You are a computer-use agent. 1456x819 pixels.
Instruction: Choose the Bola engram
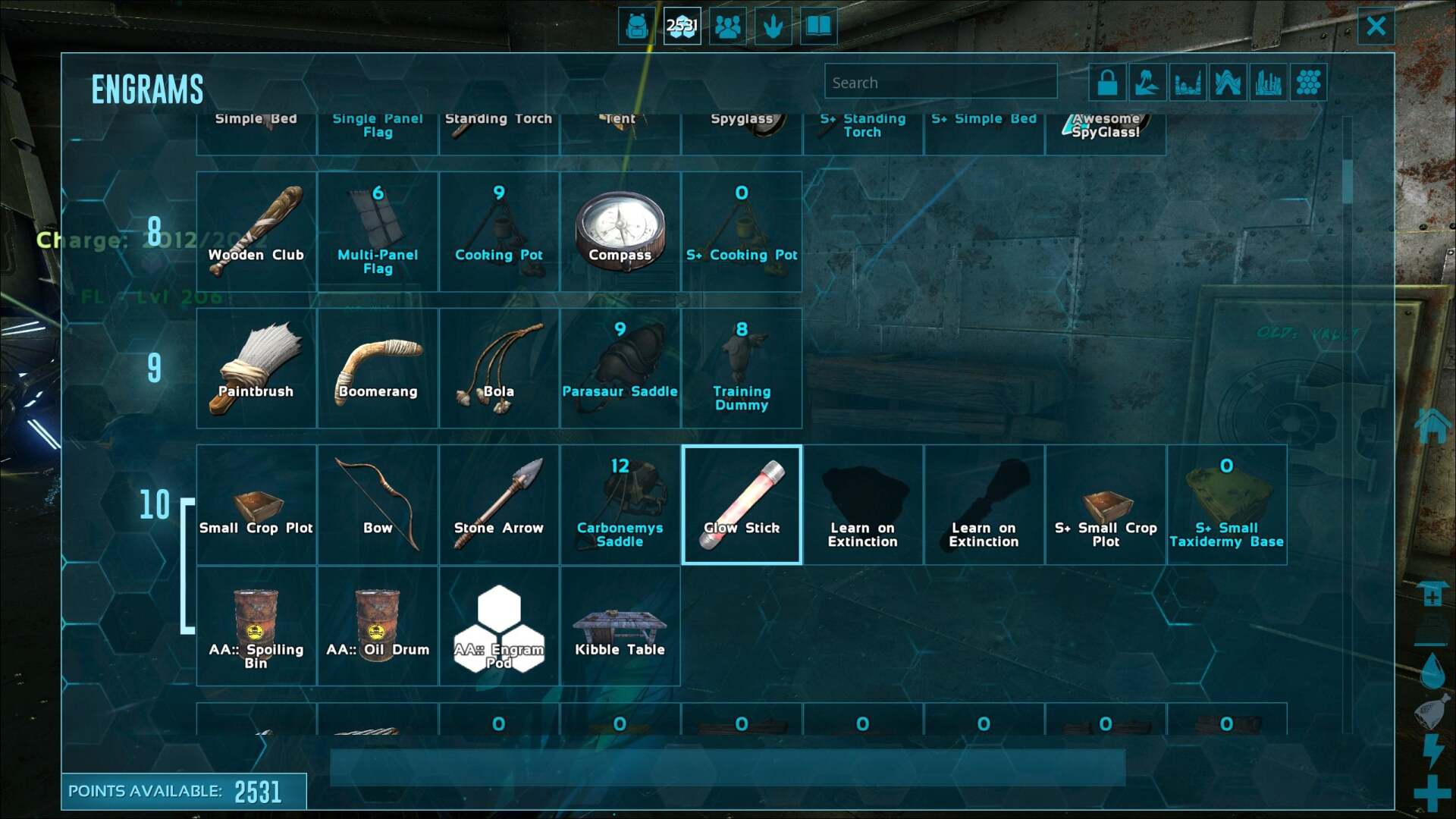(499, 368)
